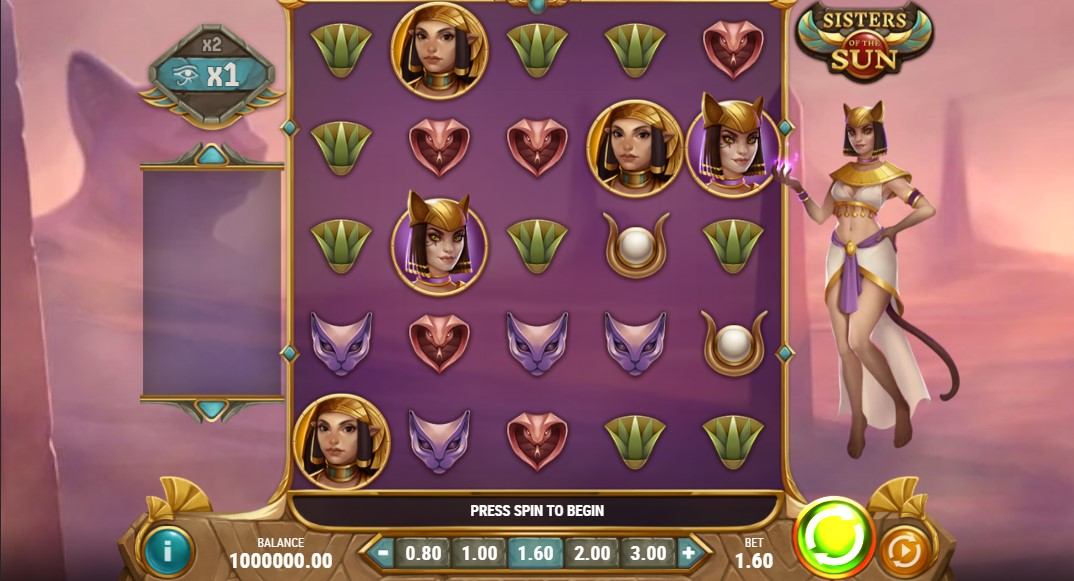Screen dimensions: 1074x581
Task: Open the autoplay options
Action: [905, 548]
